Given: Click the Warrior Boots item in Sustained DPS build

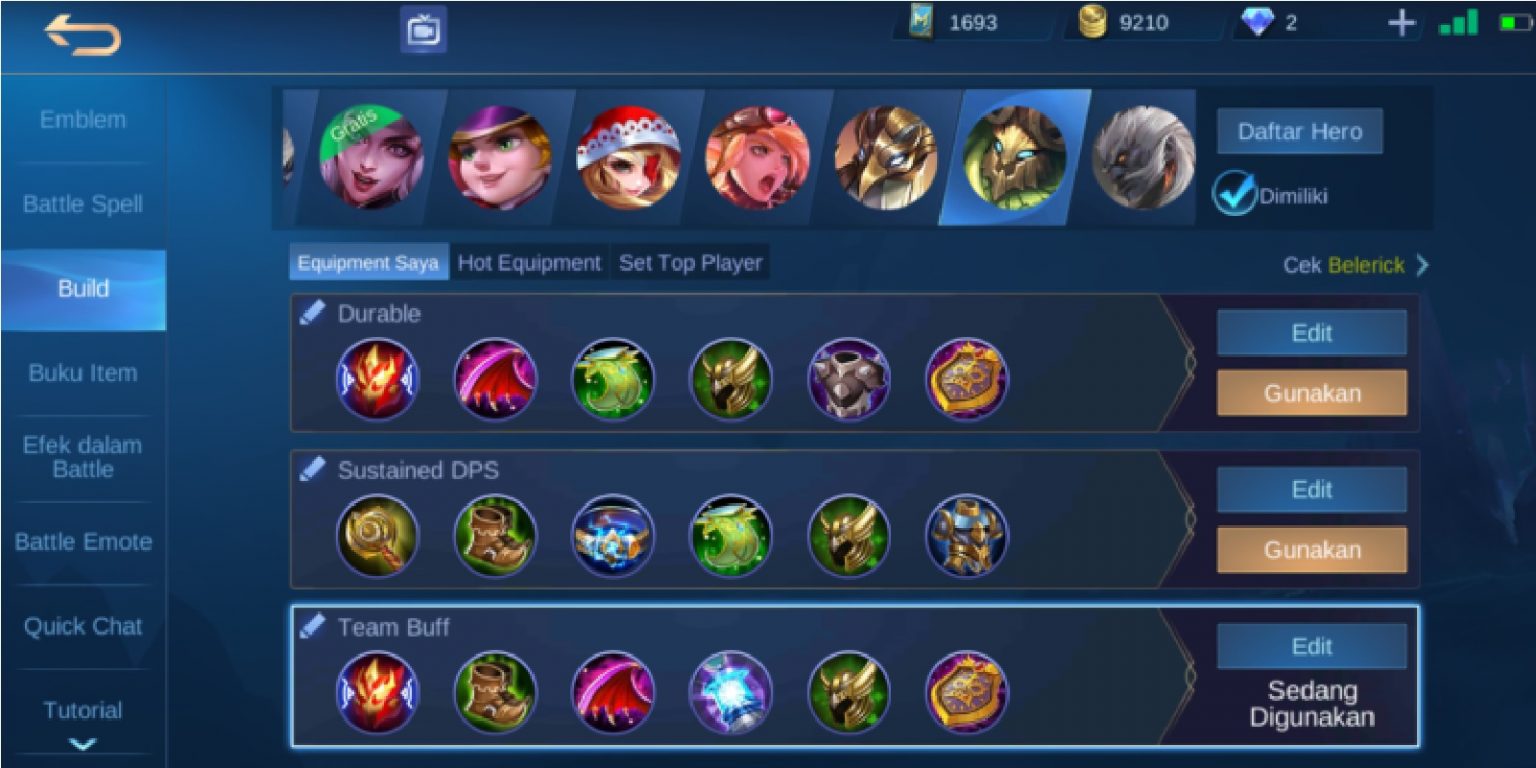Looking at the screenshot, I should tap(494, 536).
